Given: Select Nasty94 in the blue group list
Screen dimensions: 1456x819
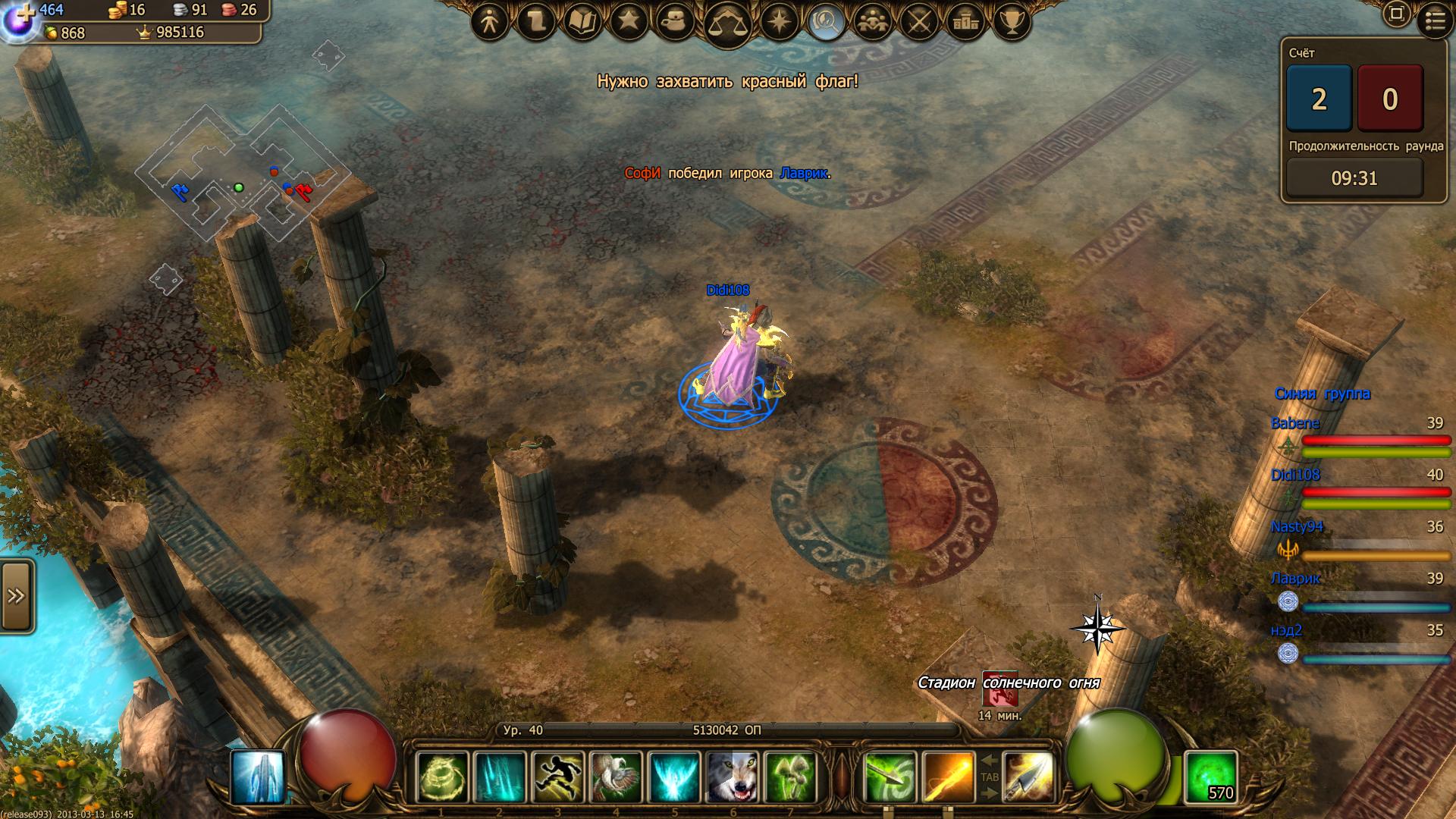Looking at the screenshot, I should pos(1297,526).
